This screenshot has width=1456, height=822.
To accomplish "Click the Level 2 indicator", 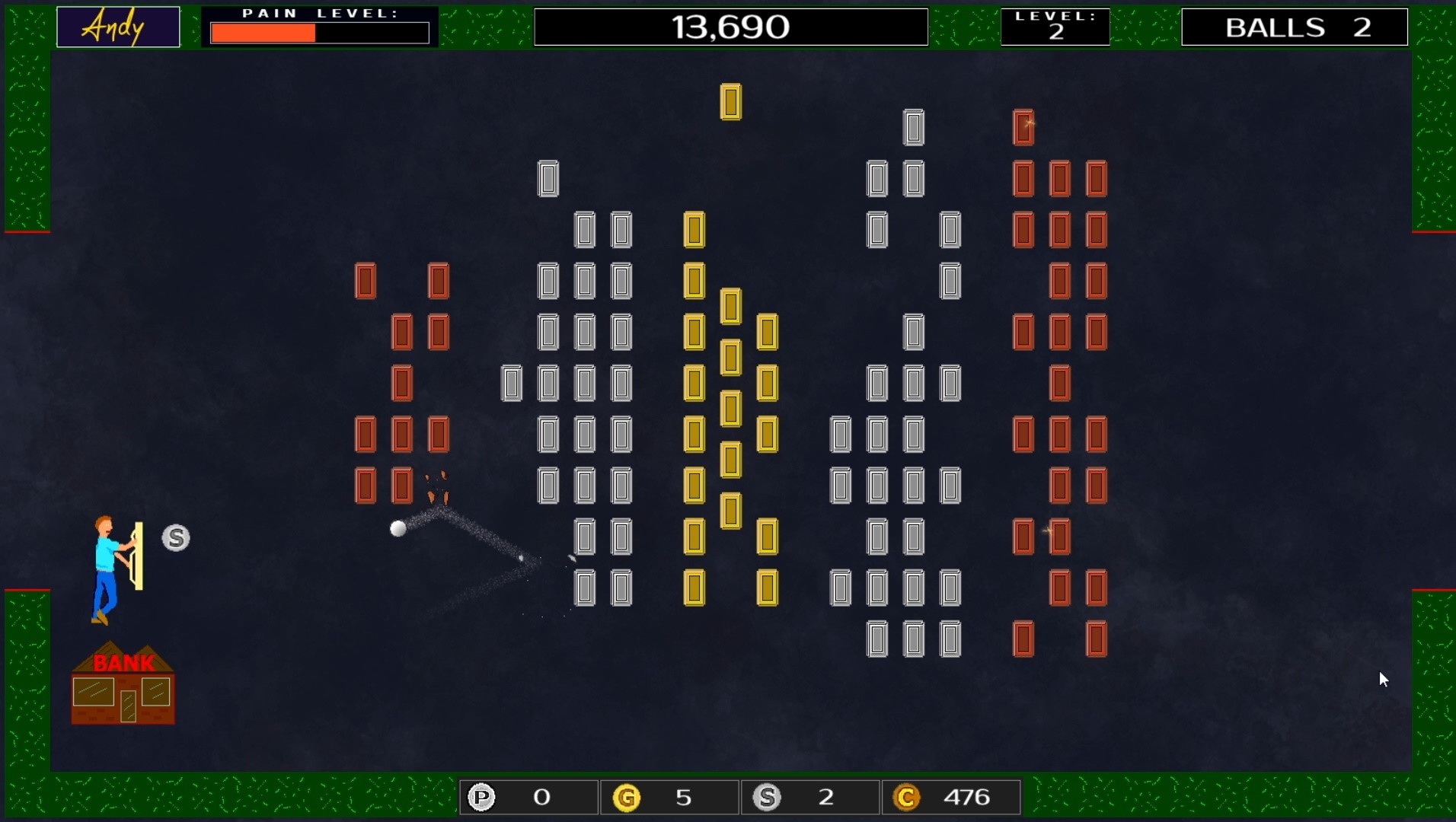I will (1055, 27).
